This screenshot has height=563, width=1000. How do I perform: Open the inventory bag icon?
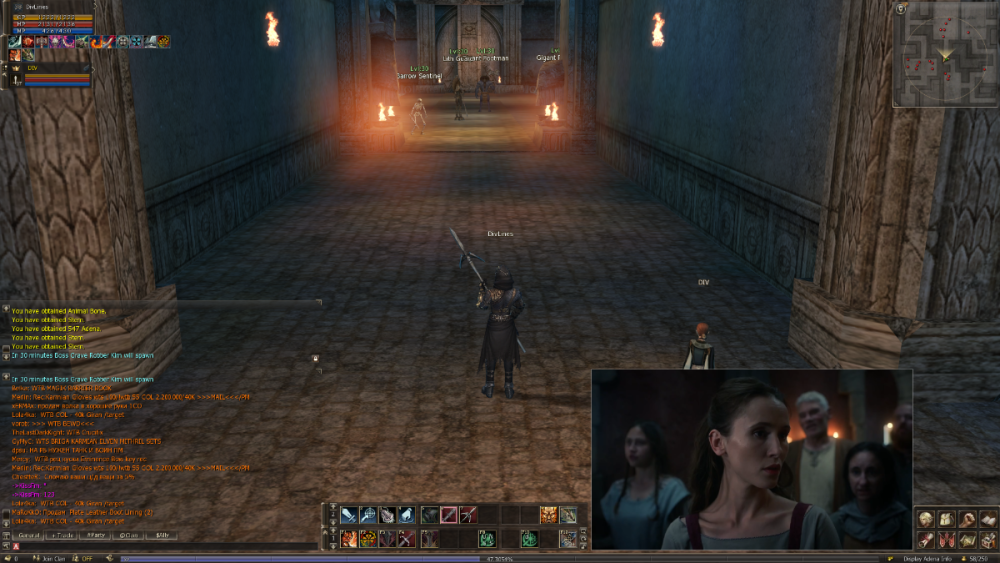tap(946, 519)
